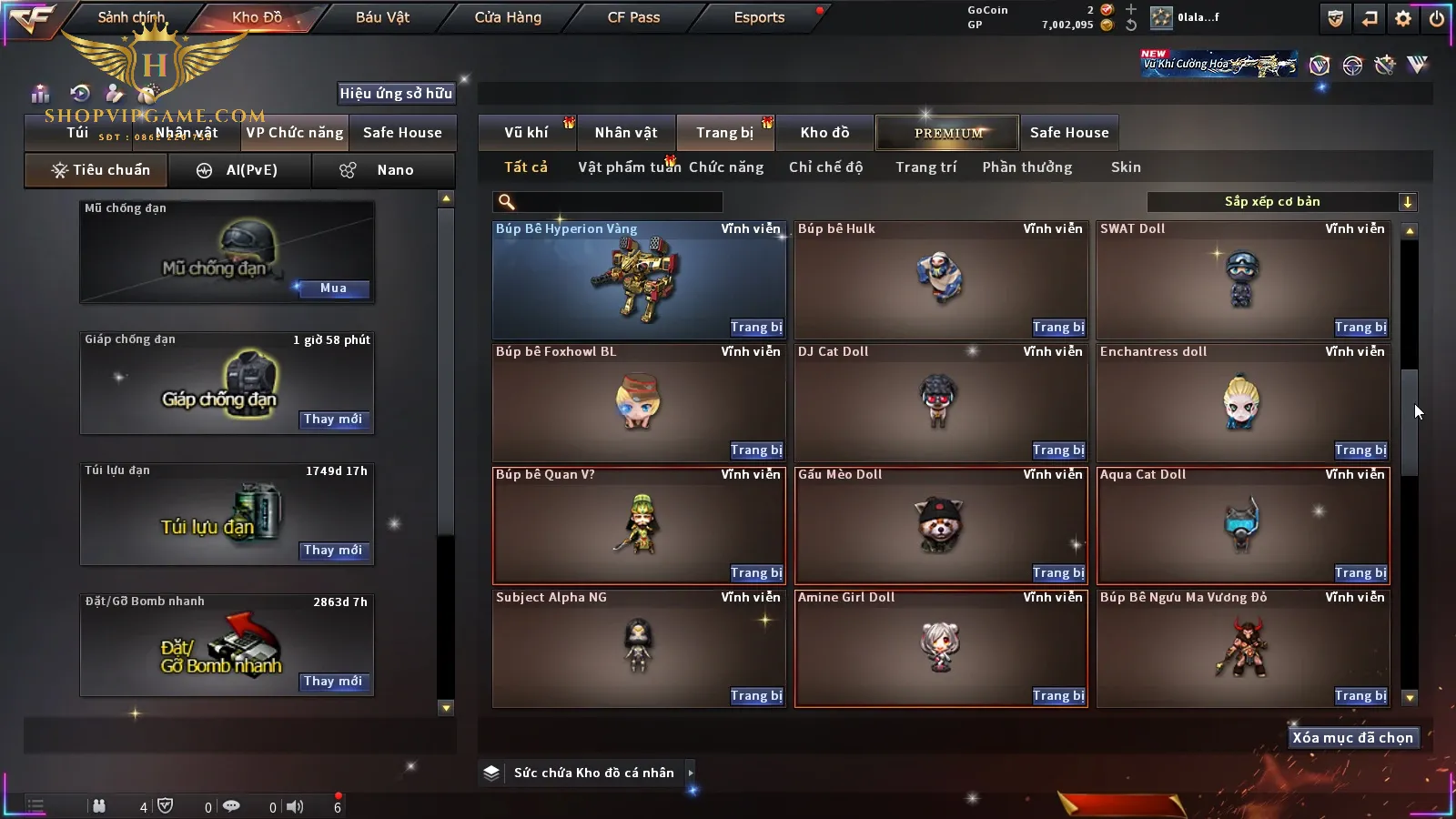Image resolution: width=1456 pixels, height=819 pixels.
Task: Equip the SWAT Doll
Action: click(x=1360, y=328)
